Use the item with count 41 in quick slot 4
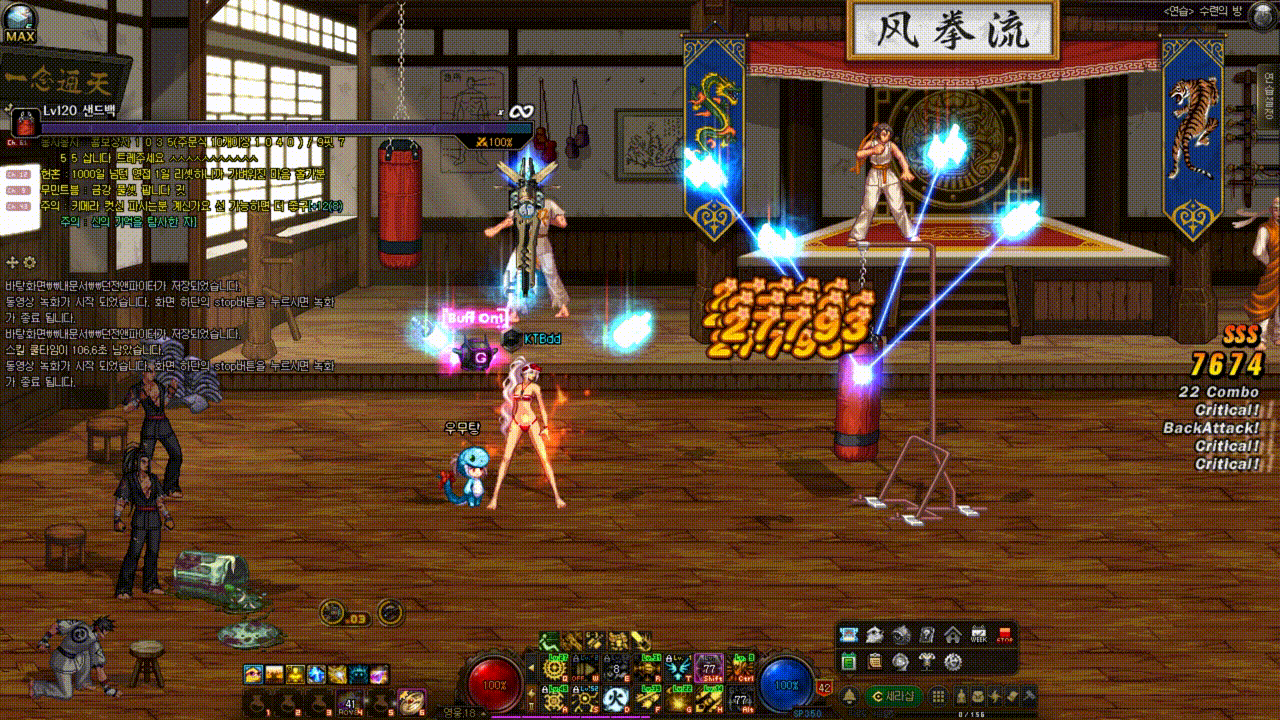The image size is (1280, 720). (349, 702)
